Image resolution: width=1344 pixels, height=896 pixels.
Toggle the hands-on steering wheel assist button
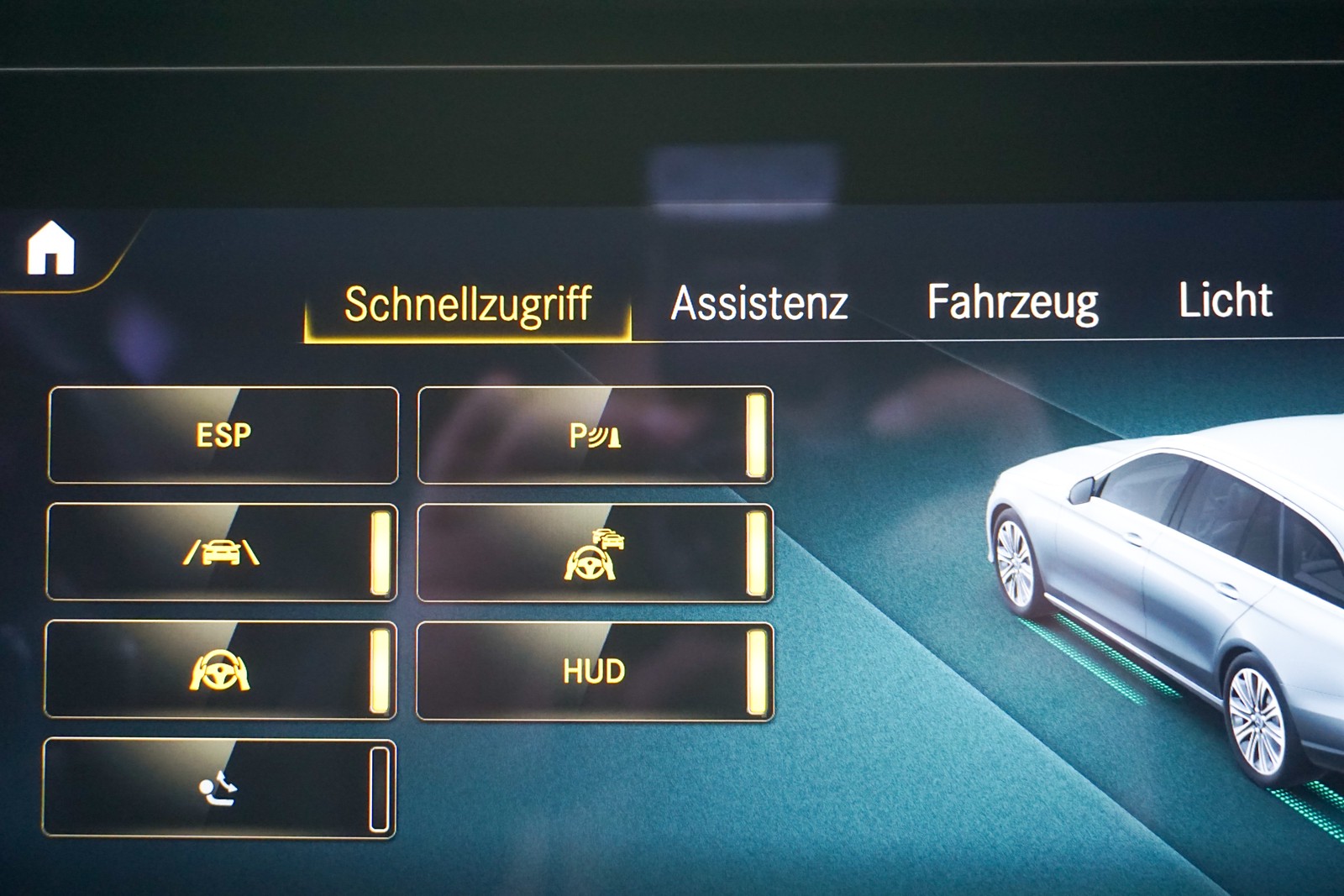tap(220, 670)
